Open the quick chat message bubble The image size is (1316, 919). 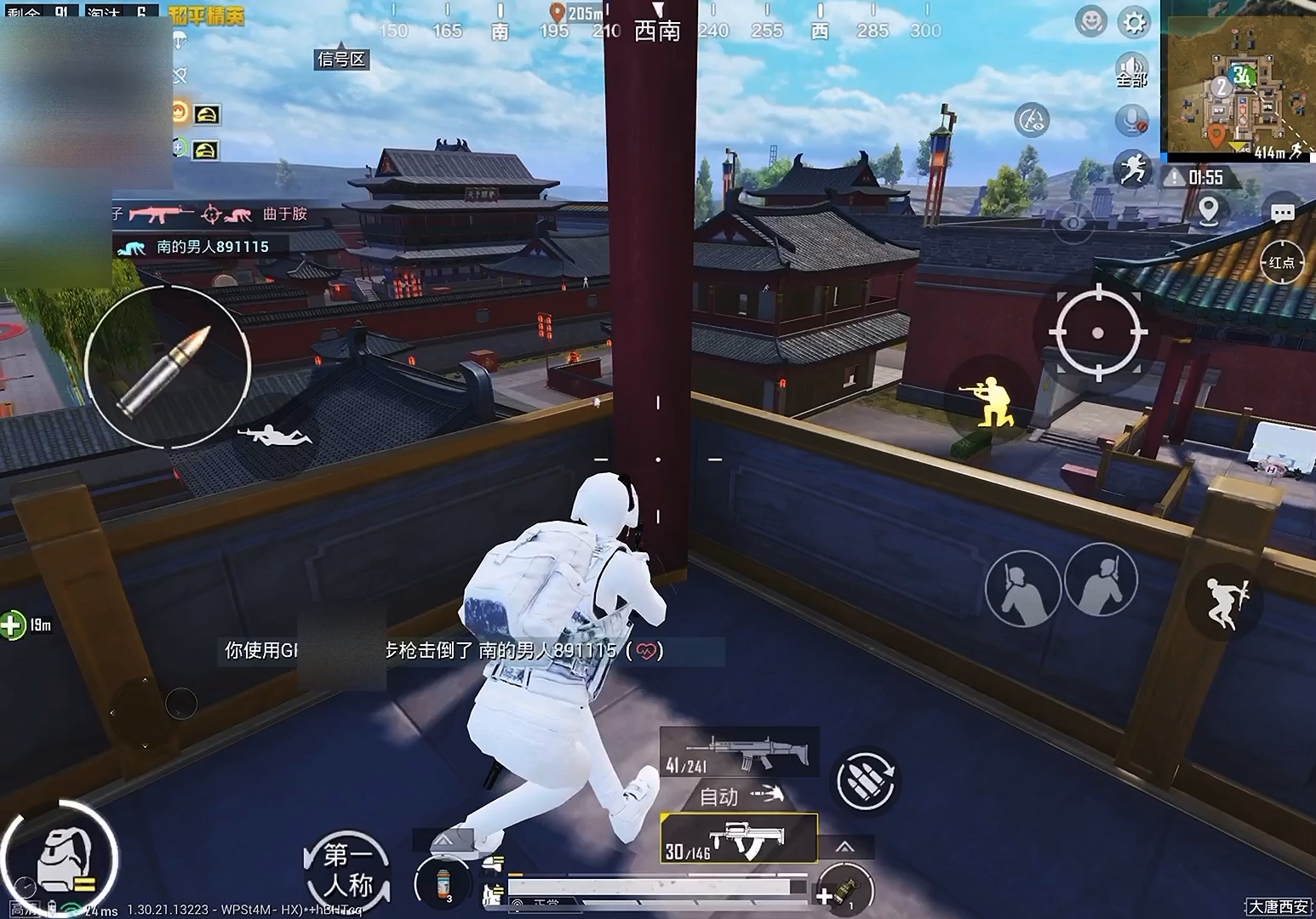tap(1282, 213)
